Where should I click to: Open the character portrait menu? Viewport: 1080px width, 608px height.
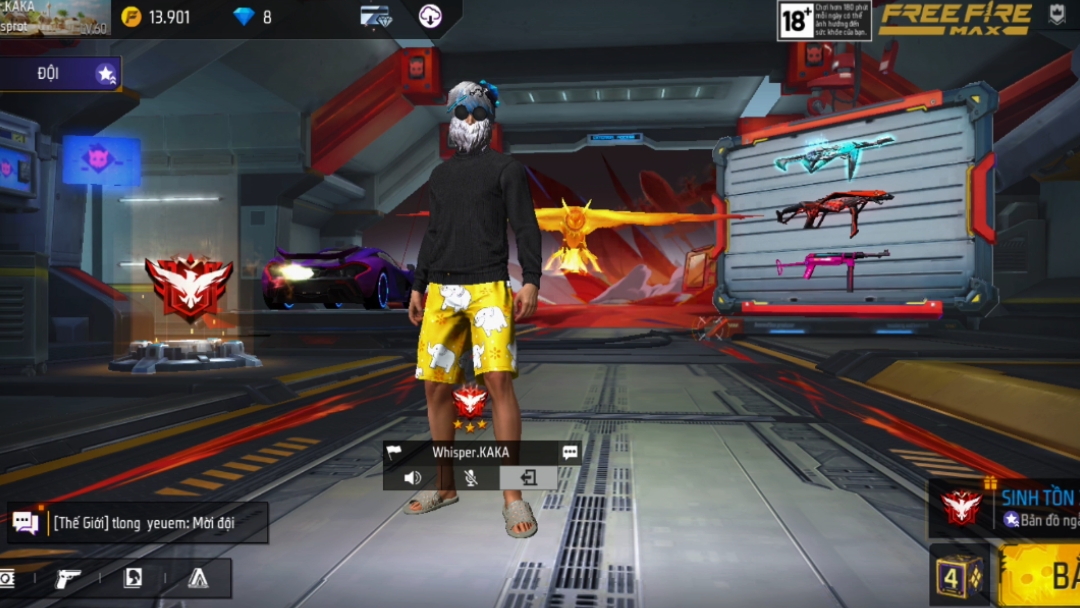132,578
